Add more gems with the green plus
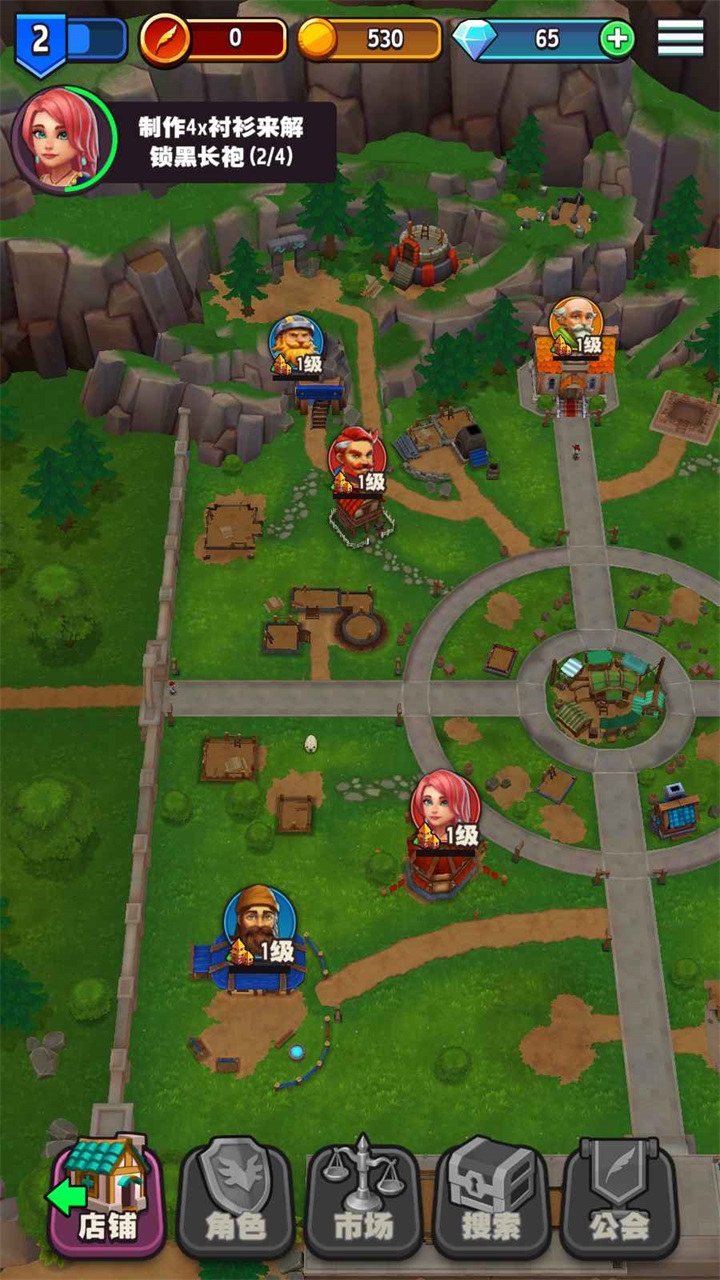The image size is (720, 1280). click(616, 39)
